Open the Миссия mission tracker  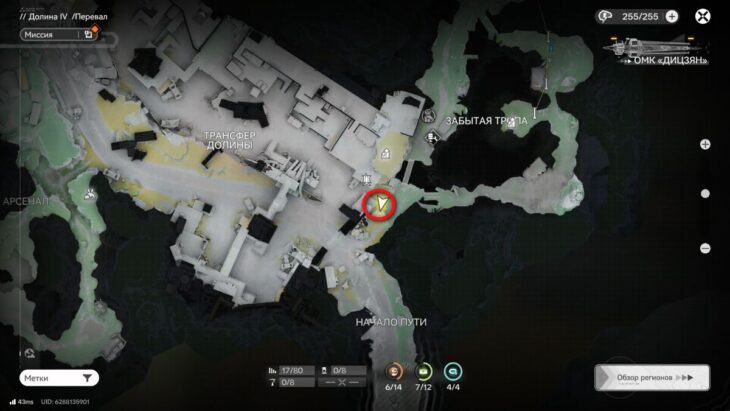tap(59, 33)
